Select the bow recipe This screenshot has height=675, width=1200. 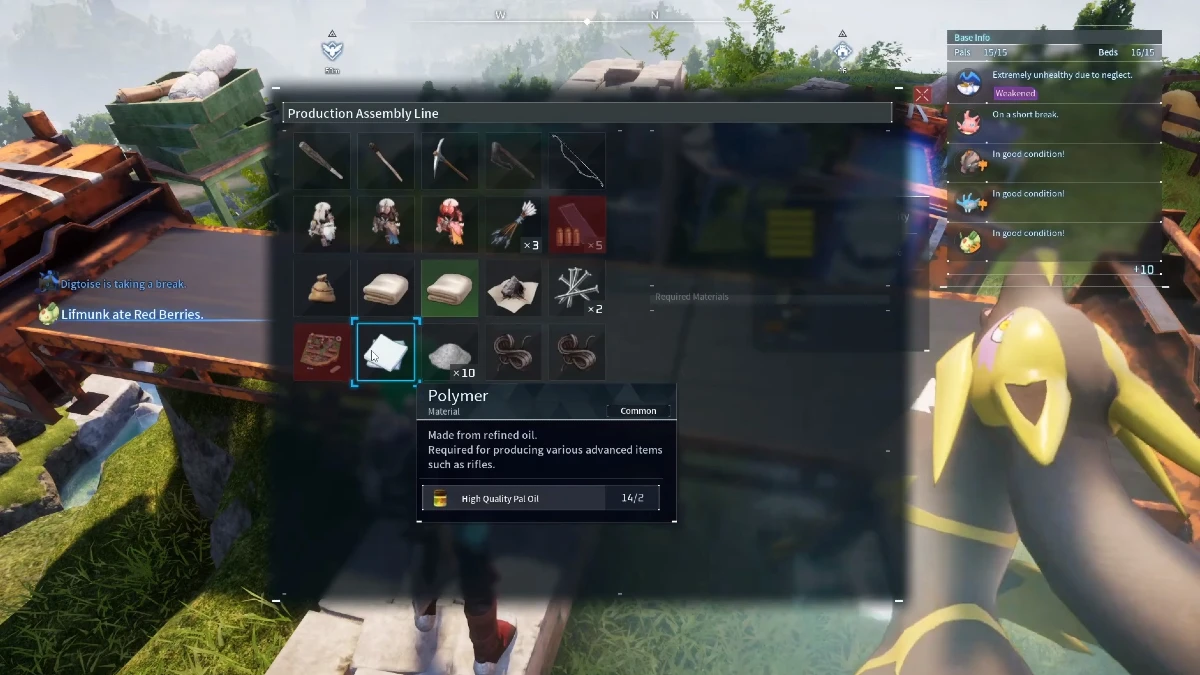click(577, 160)
